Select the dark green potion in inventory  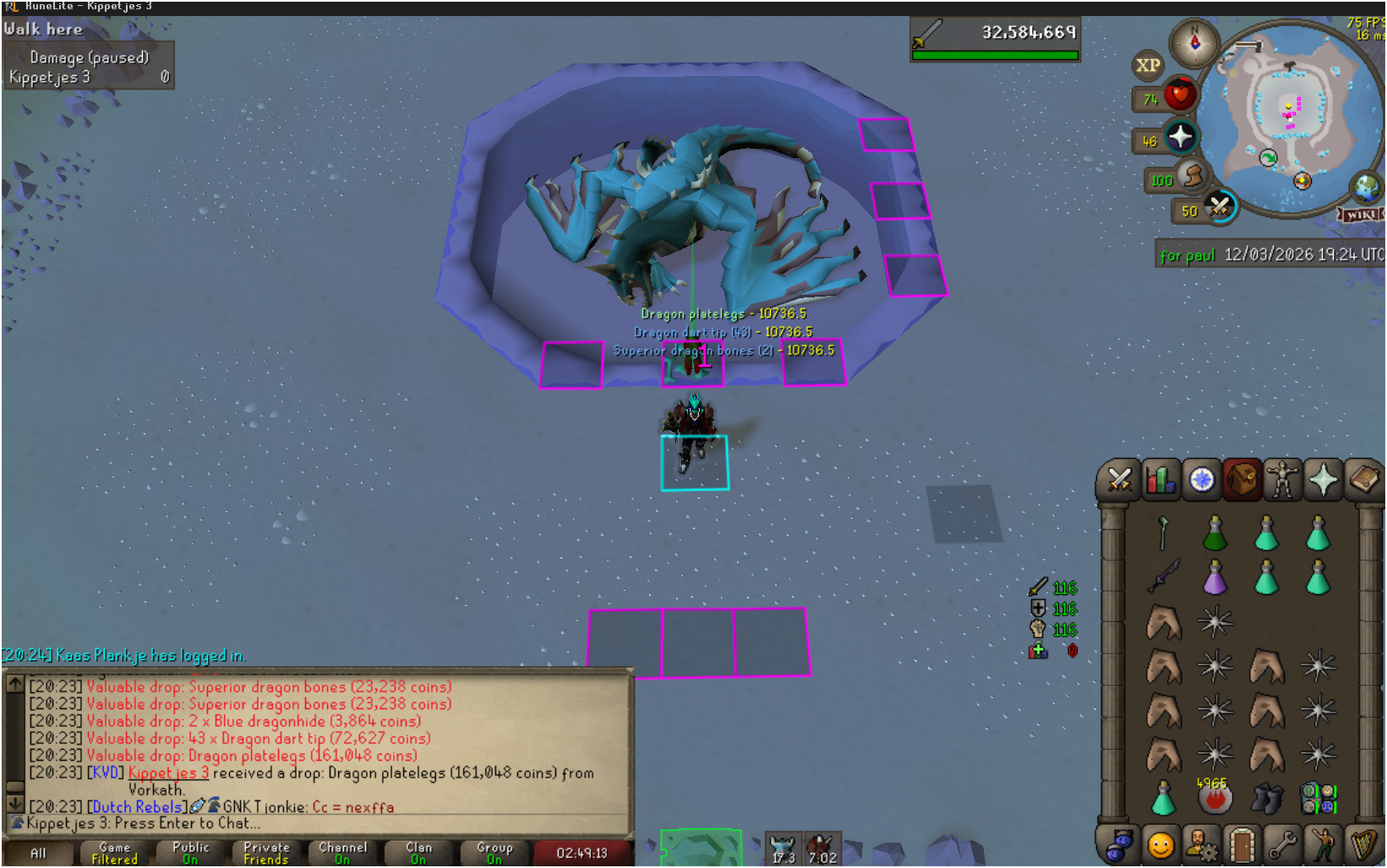[x=1215, y=534]
